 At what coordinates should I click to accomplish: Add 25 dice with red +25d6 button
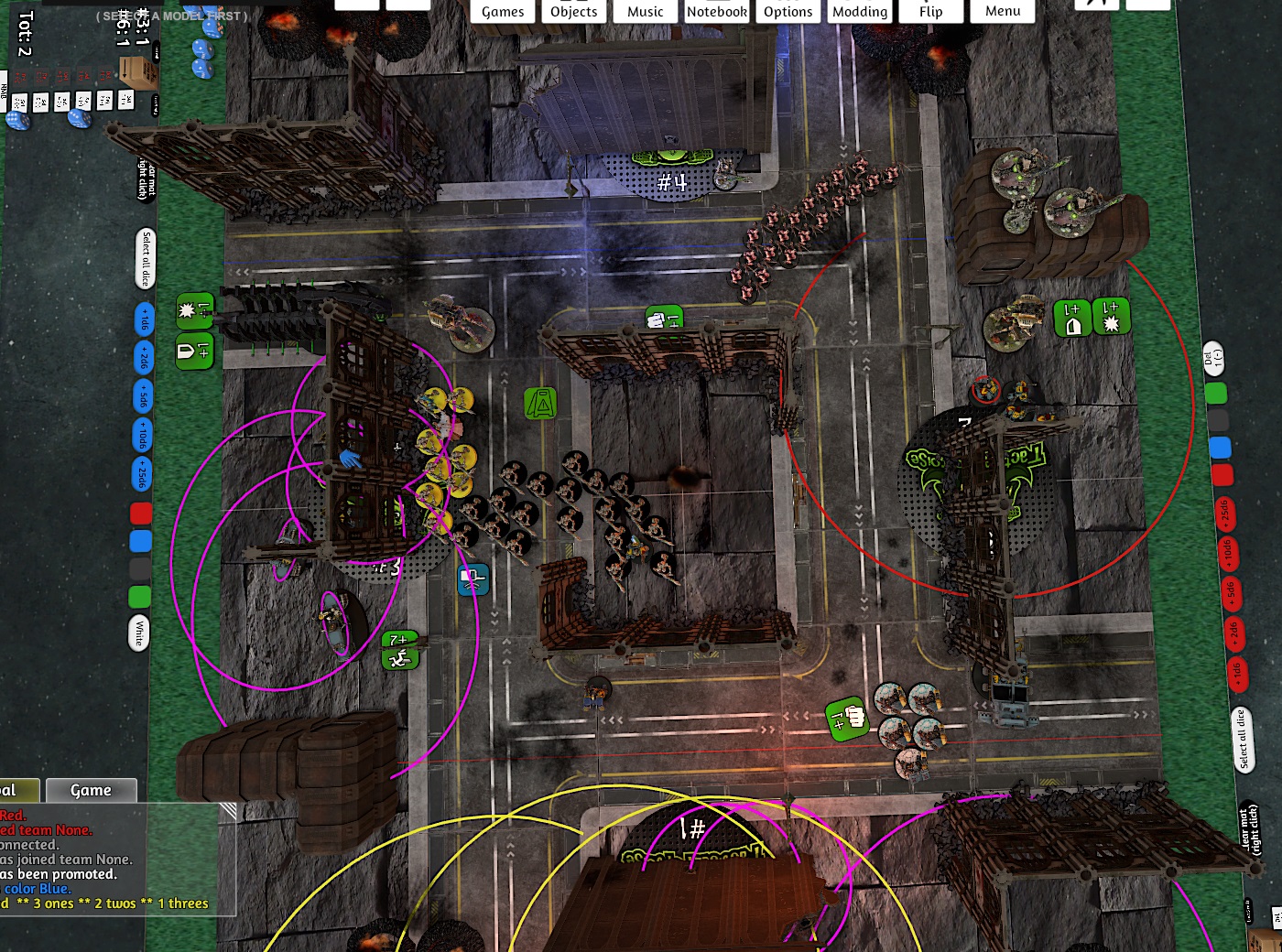1224,515
